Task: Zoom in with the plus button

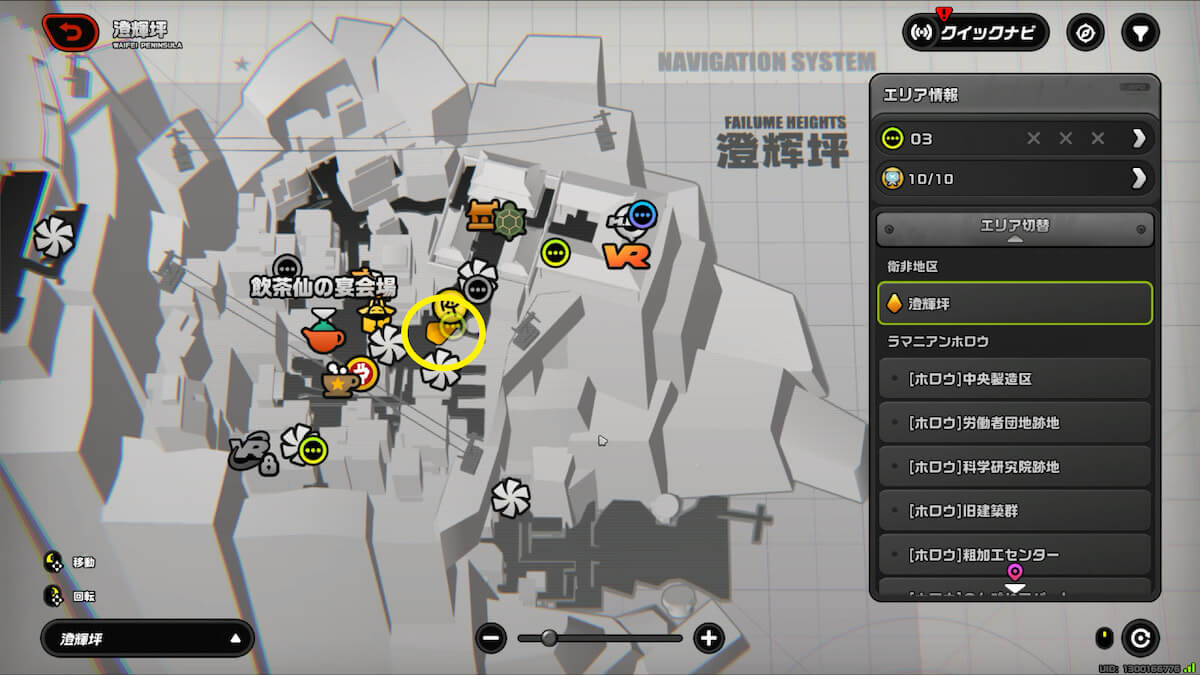Action: coord(709,638)
